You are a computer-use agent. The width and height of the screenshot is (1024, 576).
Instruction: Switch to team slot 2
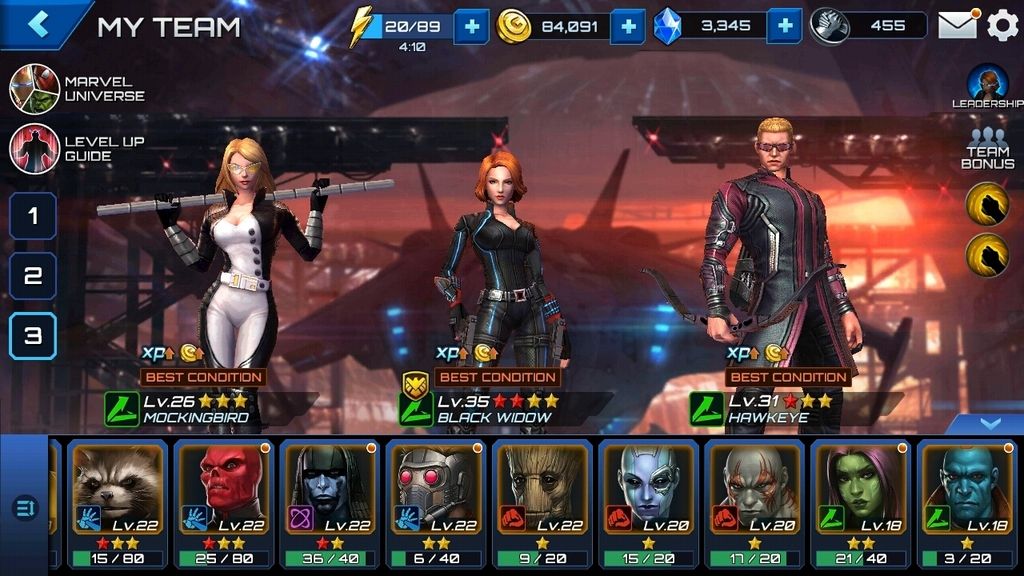(x=33, y=276)
